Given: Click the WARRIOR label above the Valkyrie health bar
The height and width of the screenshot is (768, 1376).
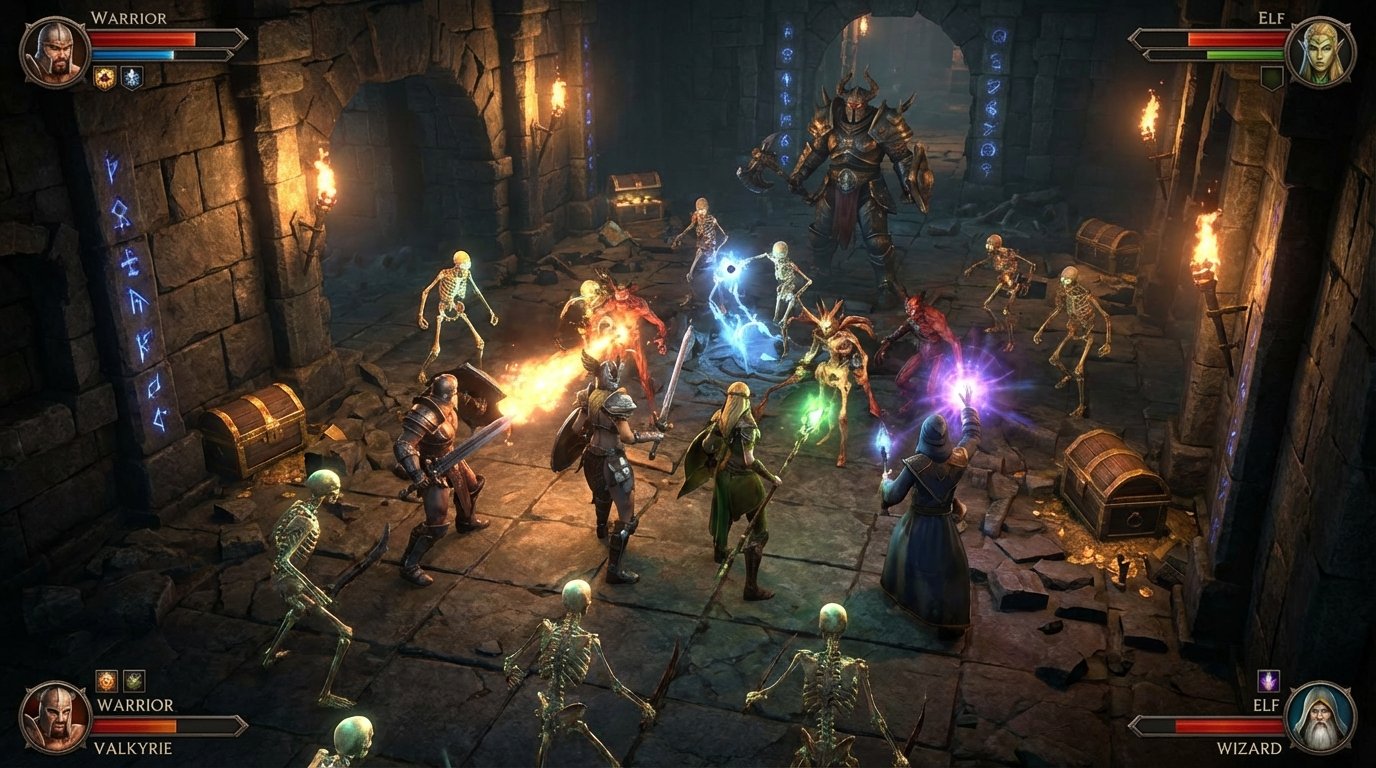Looking at the screenshot, I should click(135, 705).
